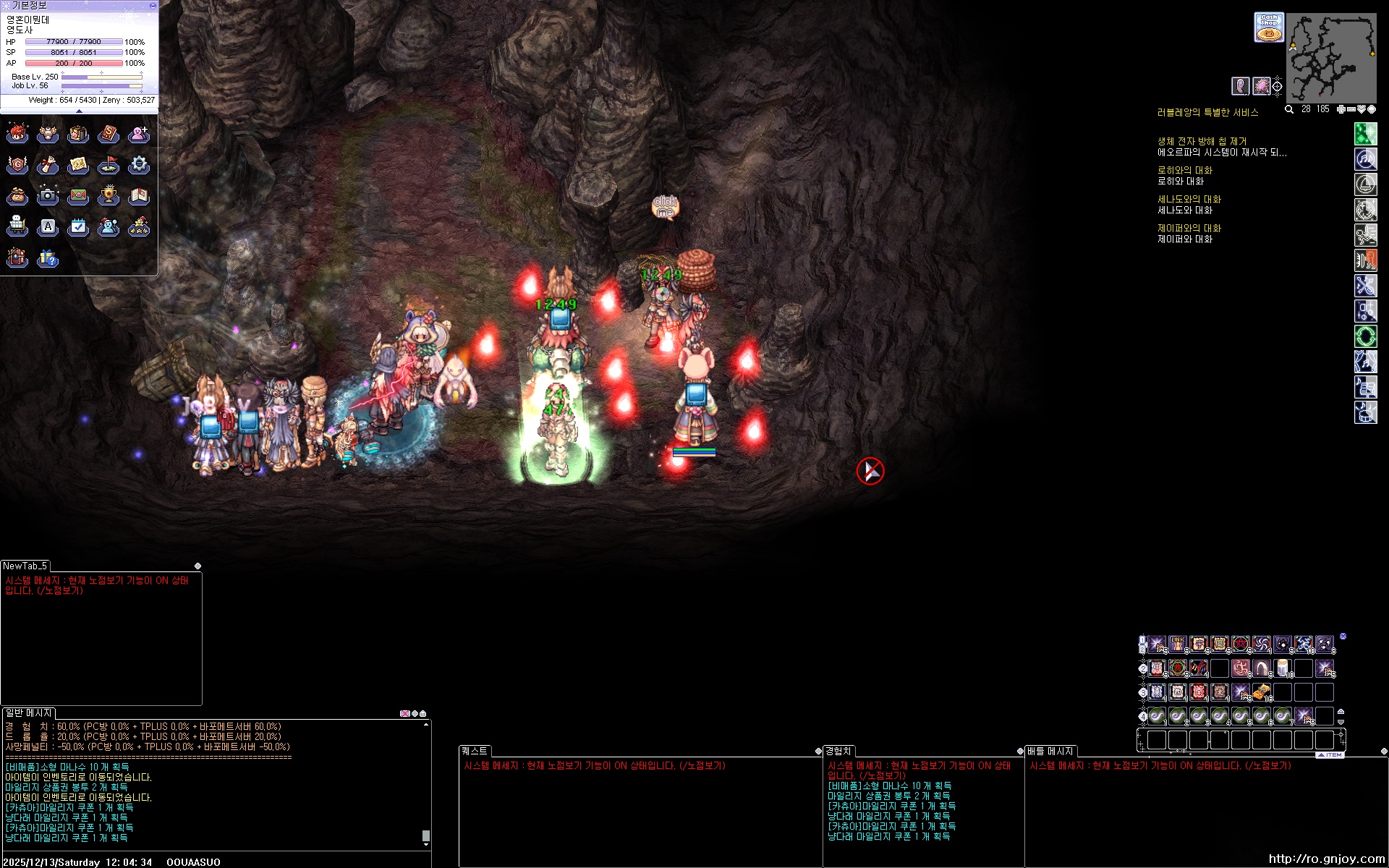Viewport: 1389px width, 868px height.
Task: Zoom in the minimap with plus button
Action: pos(1341,109)
